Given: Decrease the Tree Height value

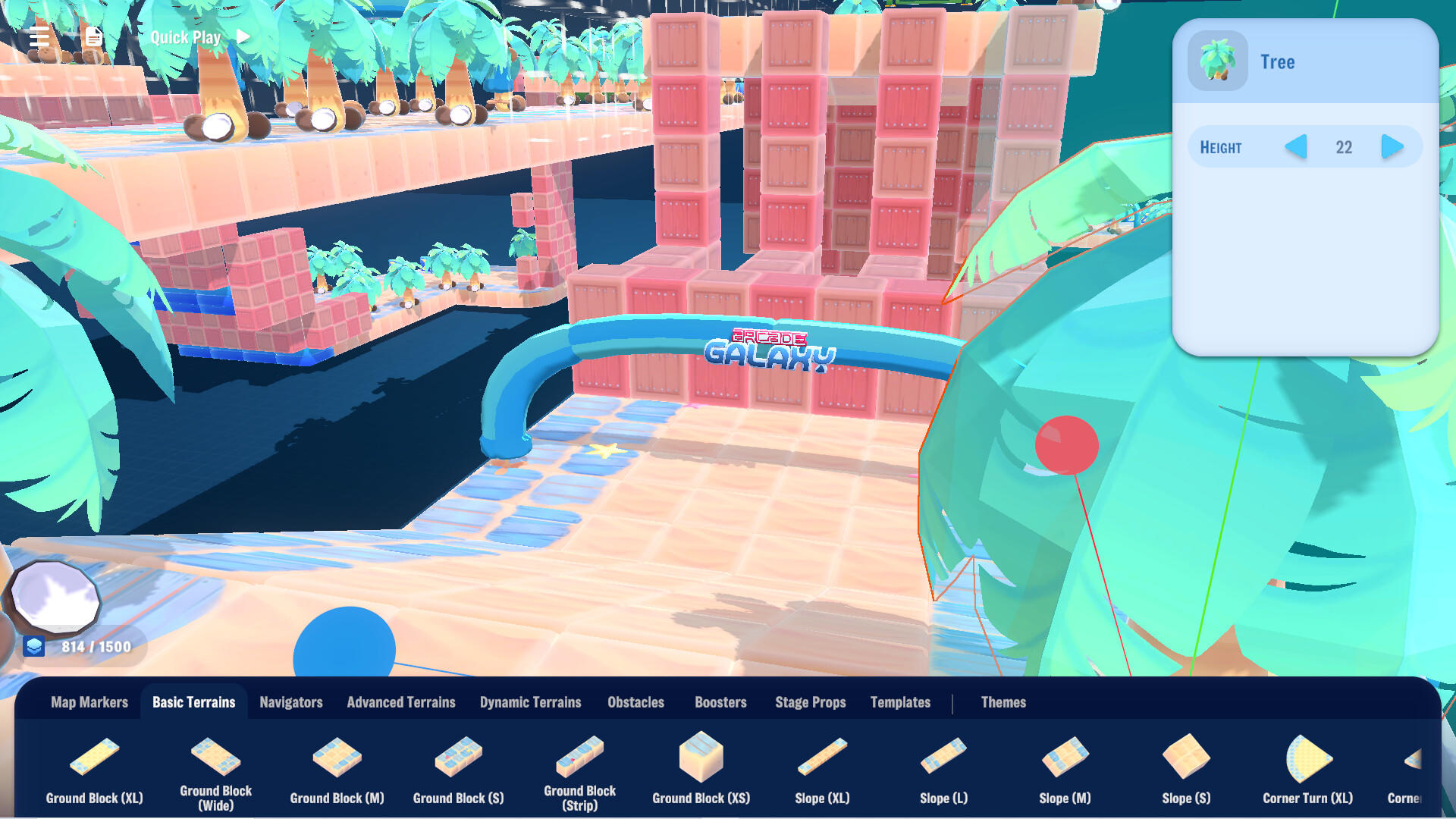Looking at the screenshot, I should tap(1294, 147).
